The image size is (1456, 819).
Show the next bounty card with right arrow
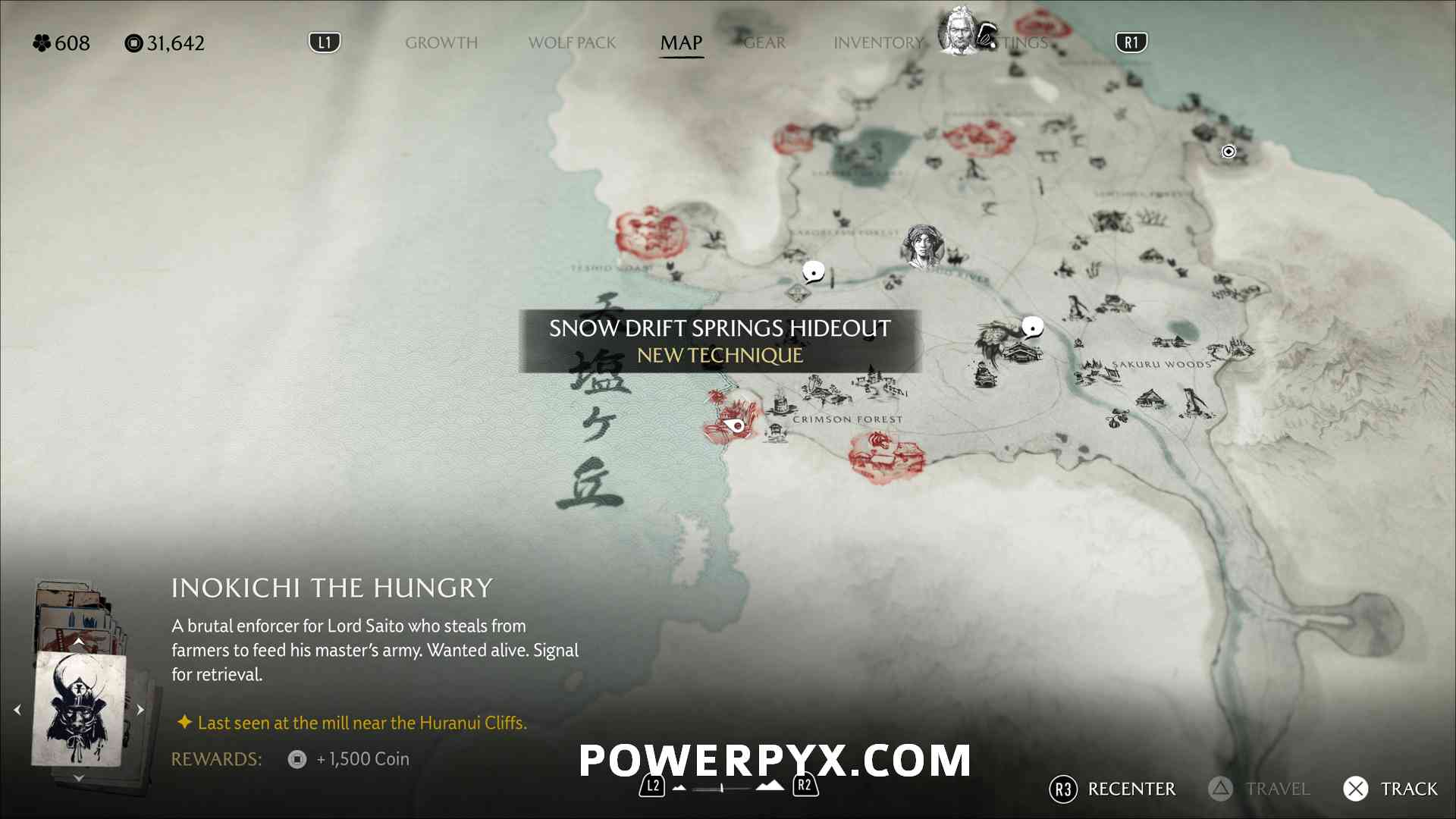click(140, 710)
